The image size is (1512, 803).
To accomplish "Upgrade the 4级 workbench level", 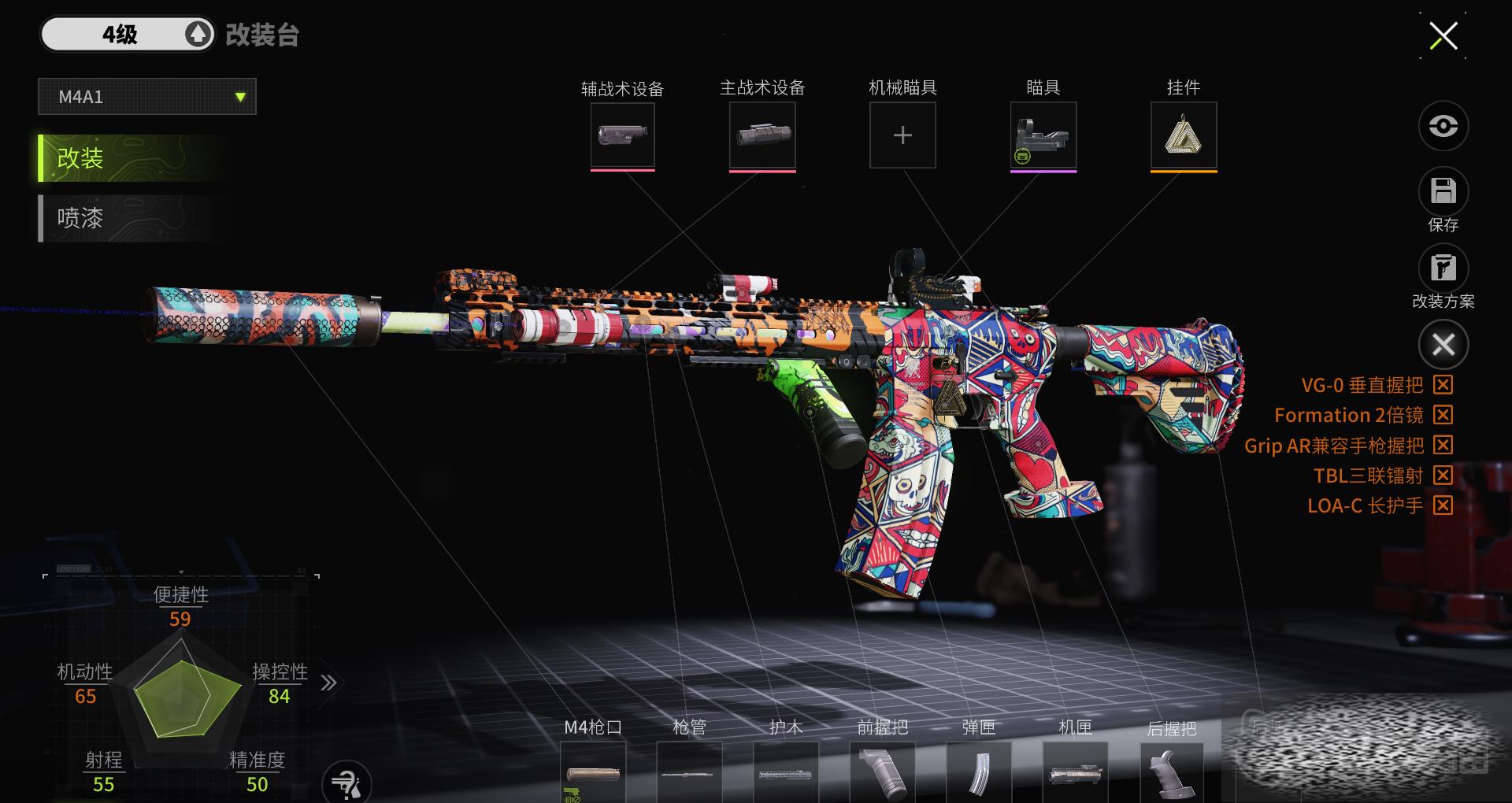I will [198, 35].
